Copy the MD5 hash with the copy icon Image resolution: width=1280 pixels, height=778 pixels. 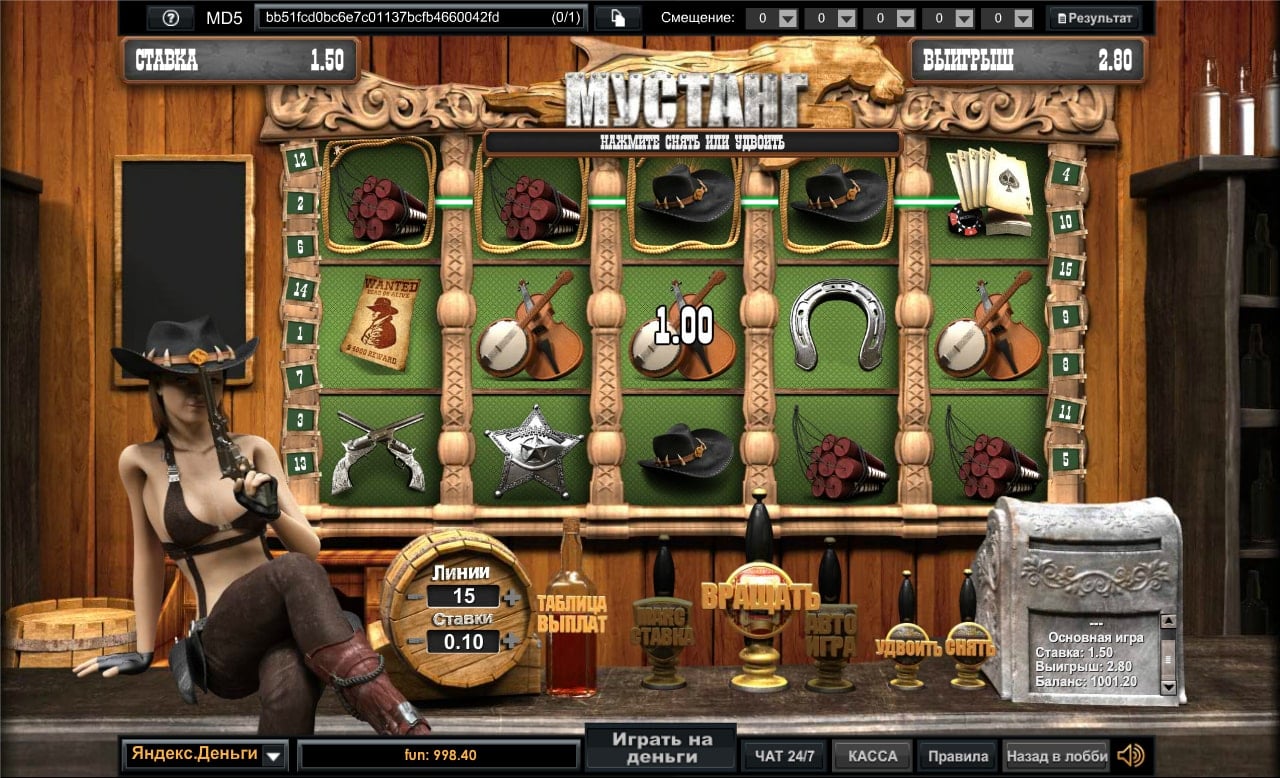pyautogui.click(x=617, y=18)
